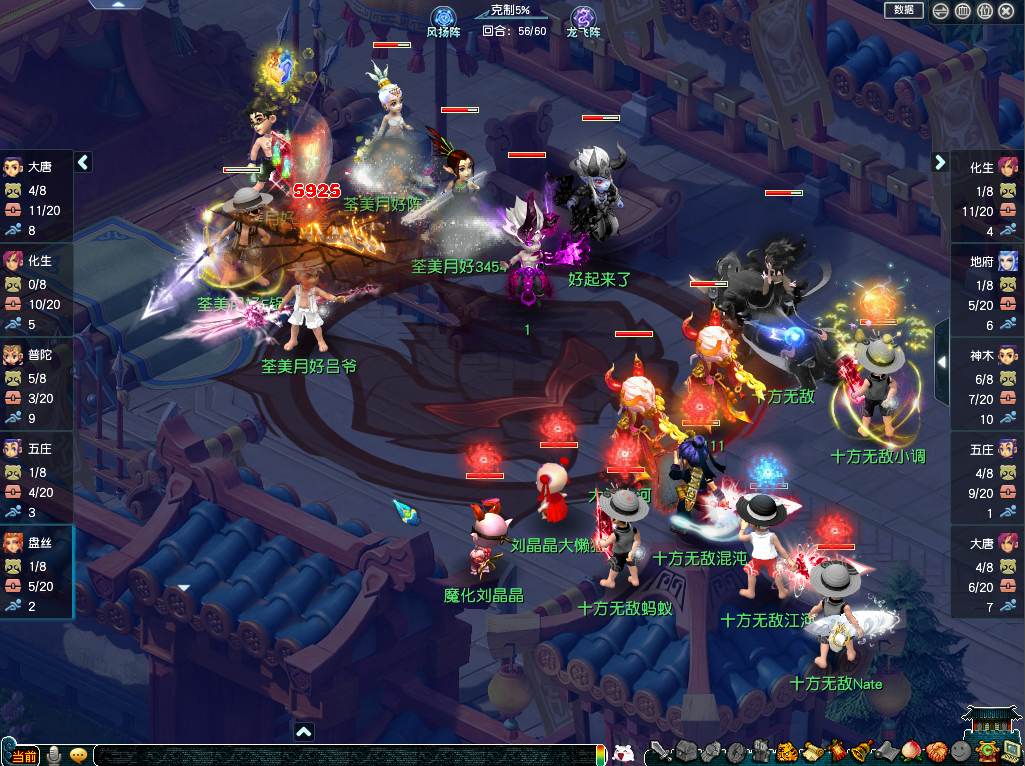
Task: Open the tiger head icon in the toolbar
Action: coord(786,752)
